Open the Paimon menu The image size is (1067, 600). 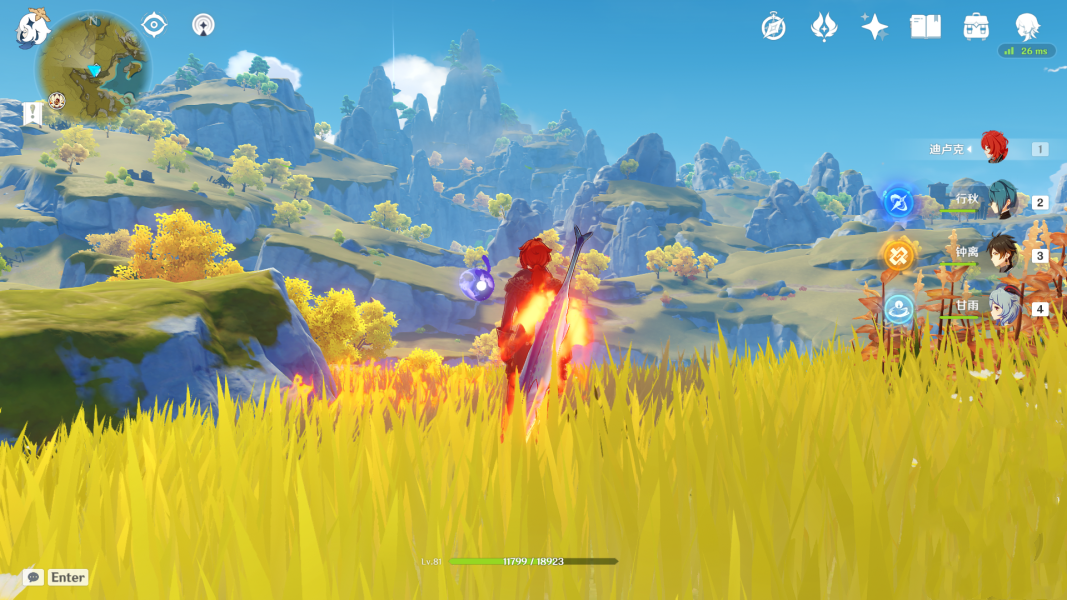(32, 30)
